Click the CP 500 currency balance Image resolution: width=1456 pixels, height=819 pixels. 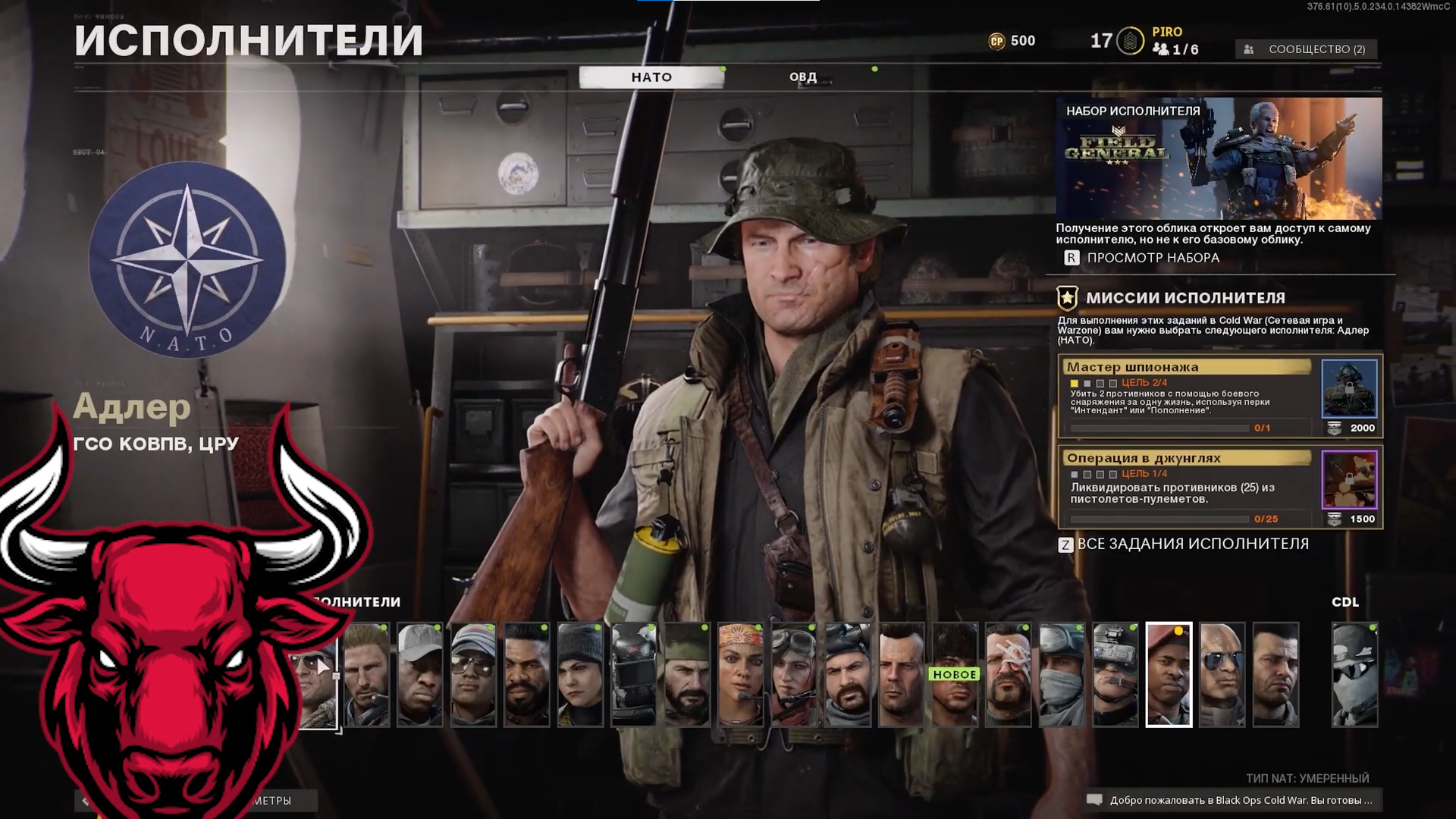tap(1012, 41)
